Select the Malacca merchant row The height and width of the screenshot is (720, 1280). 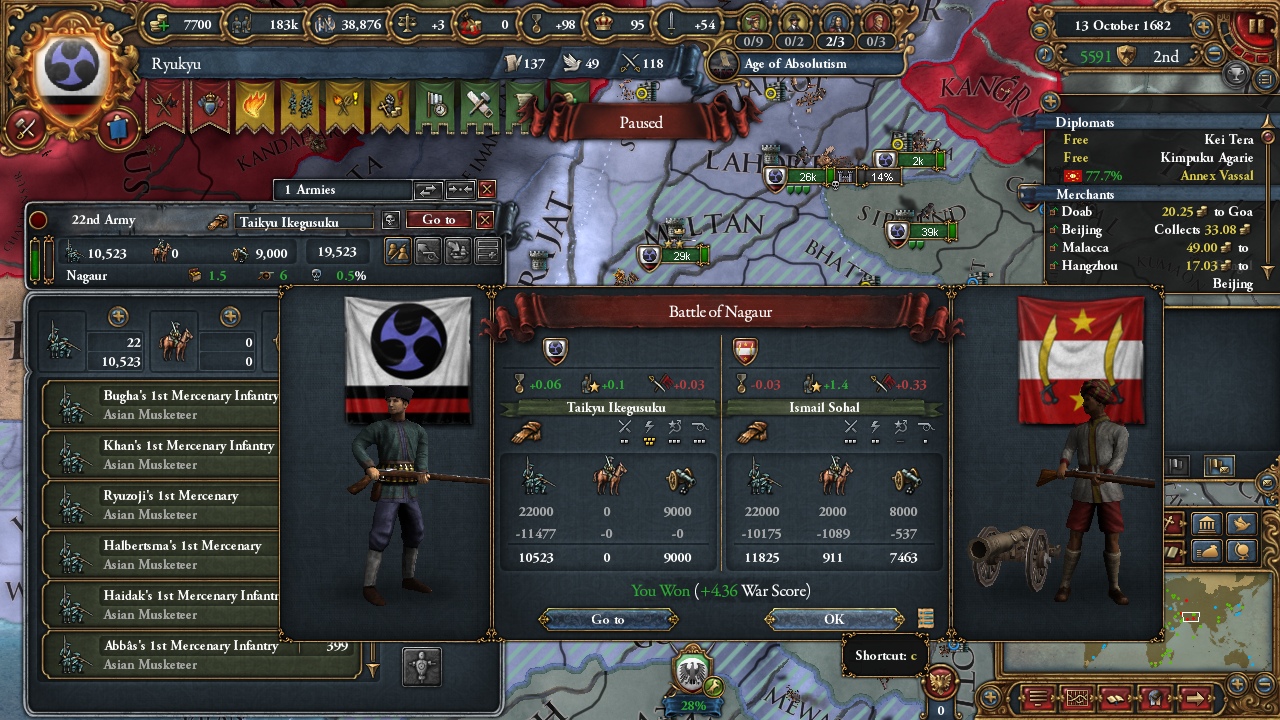point(1150,248)
